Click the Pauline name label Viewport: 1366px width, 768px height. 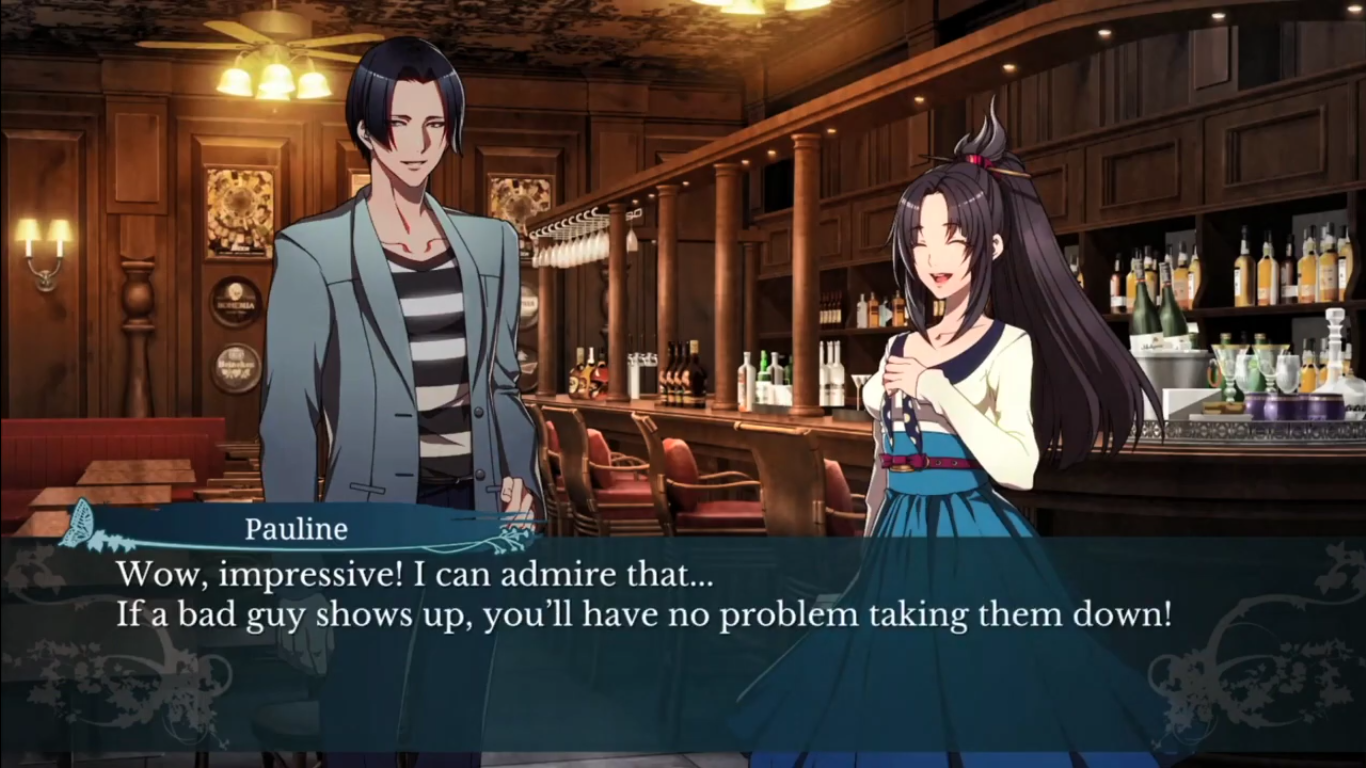tap(296, 529)
